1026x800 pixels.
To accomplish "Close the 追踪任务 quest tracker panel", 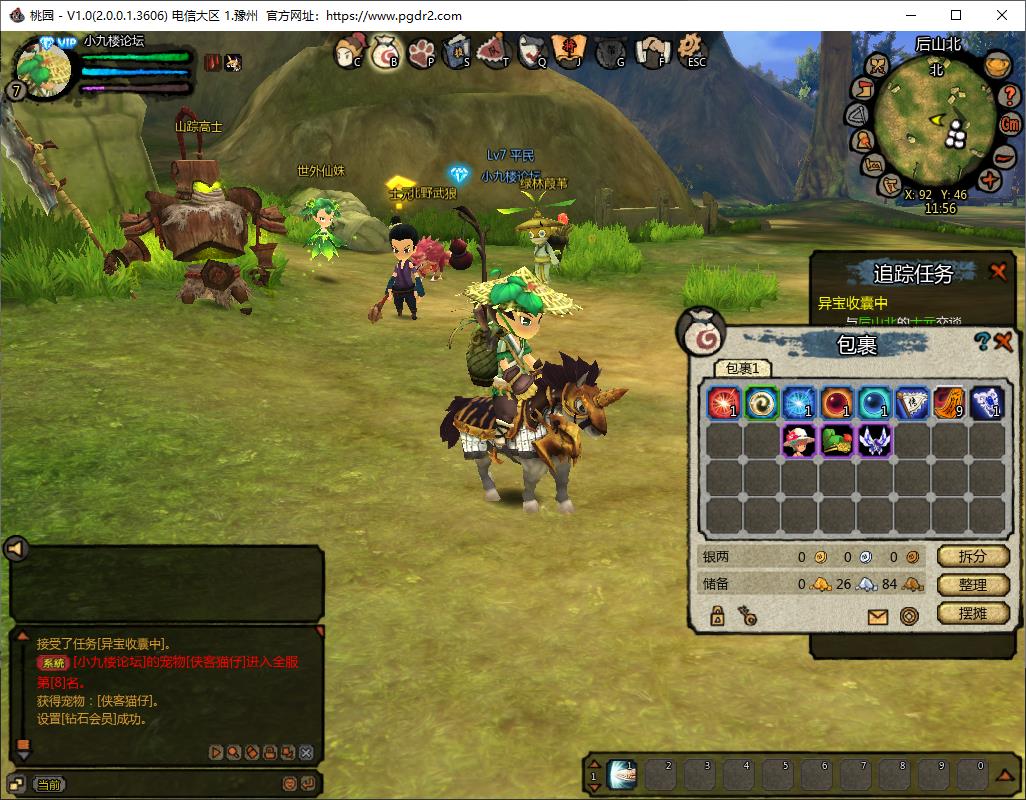I will (998, 272).
